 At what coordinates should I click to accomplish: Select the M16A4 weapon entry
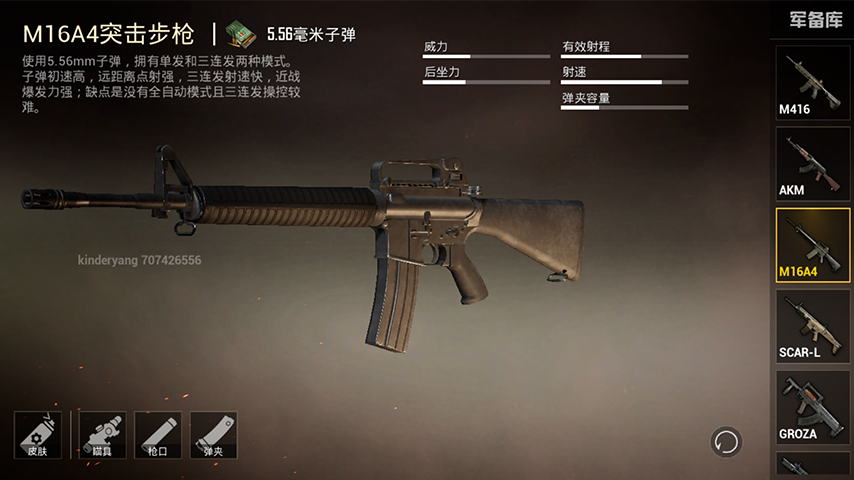(x=813, y=245)
